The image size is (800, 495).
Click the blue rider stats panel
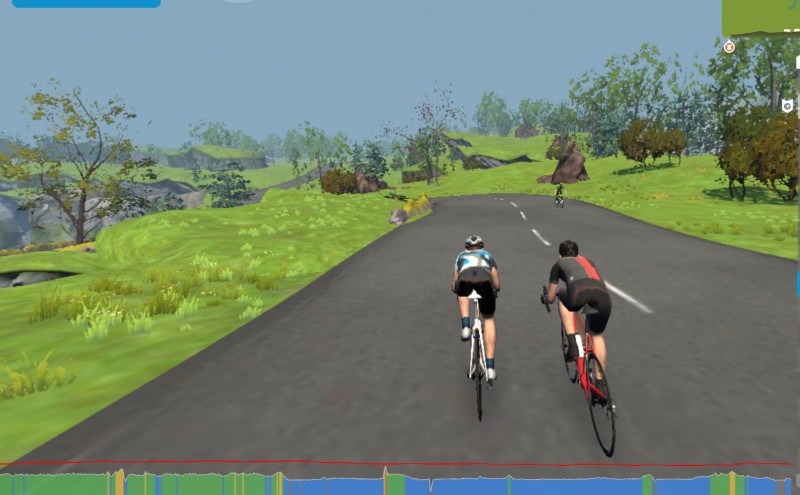(80, 4)
